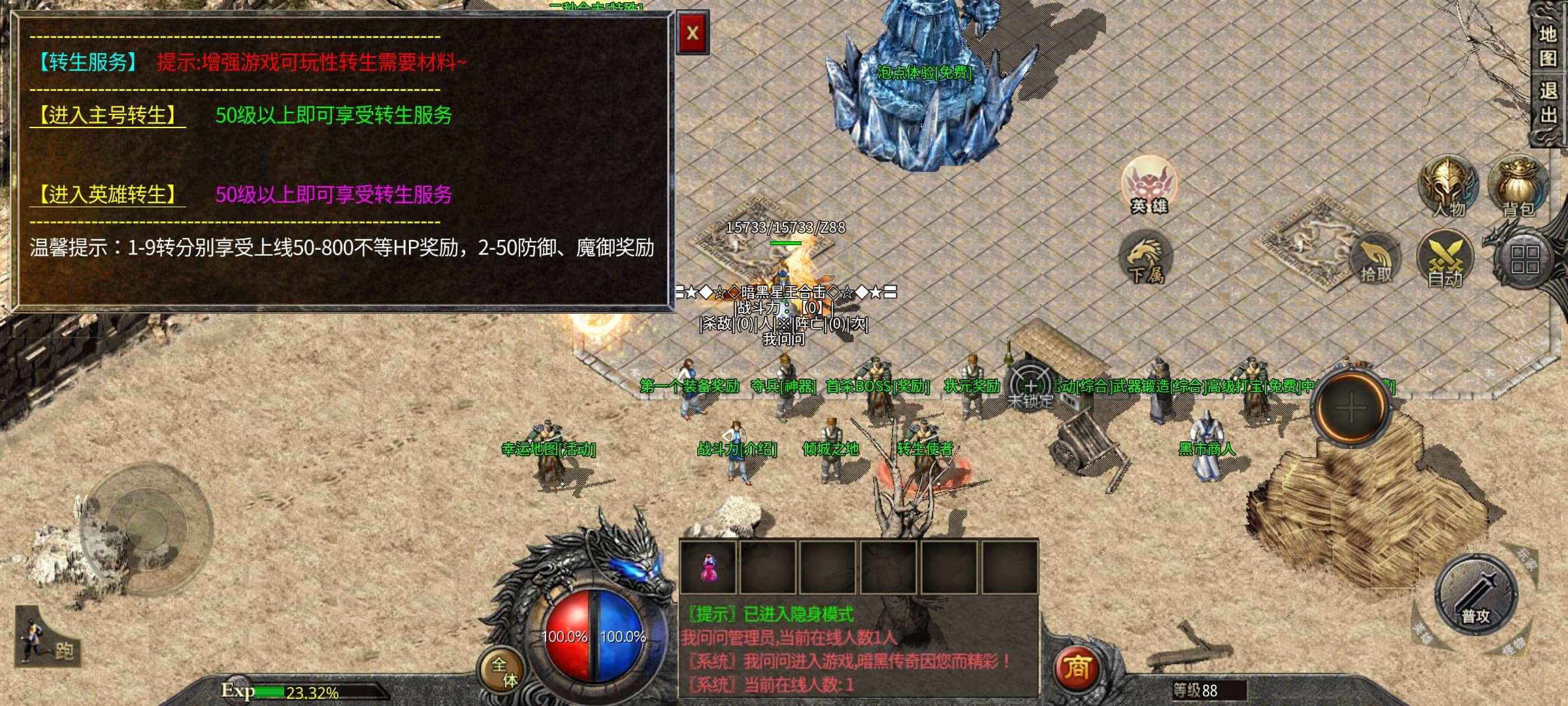Open the 英雄 hero icon
This screenshot has width=1568, height=706.
pyautogui.click(x=1148, y=185)
